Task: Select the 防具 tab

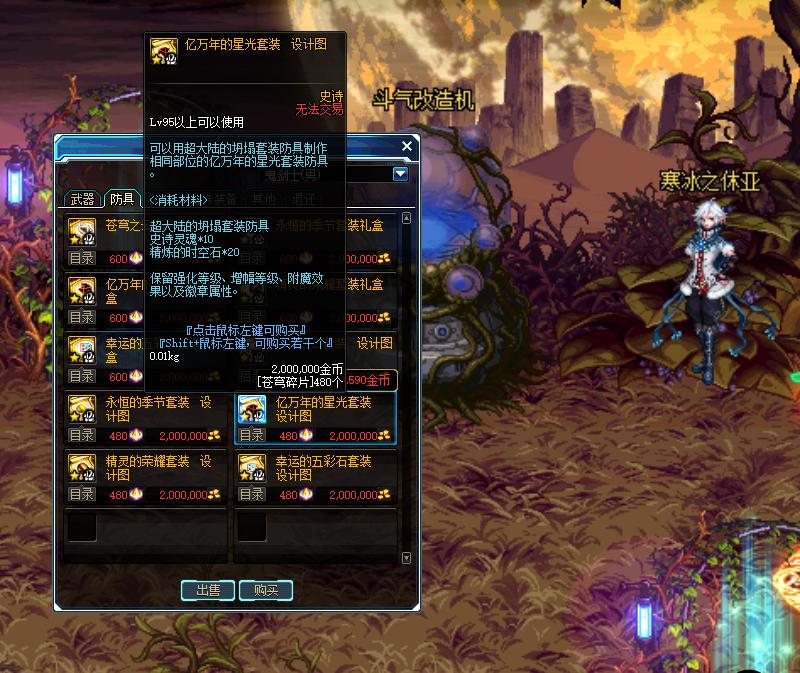Action: click(x=122, y=199)
